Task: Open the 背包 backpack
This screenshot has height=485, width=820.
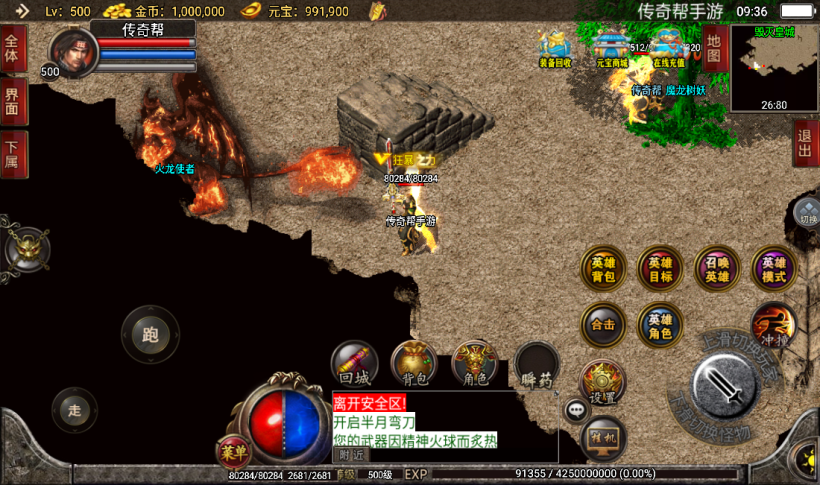Action: click(x=414, y=364)
